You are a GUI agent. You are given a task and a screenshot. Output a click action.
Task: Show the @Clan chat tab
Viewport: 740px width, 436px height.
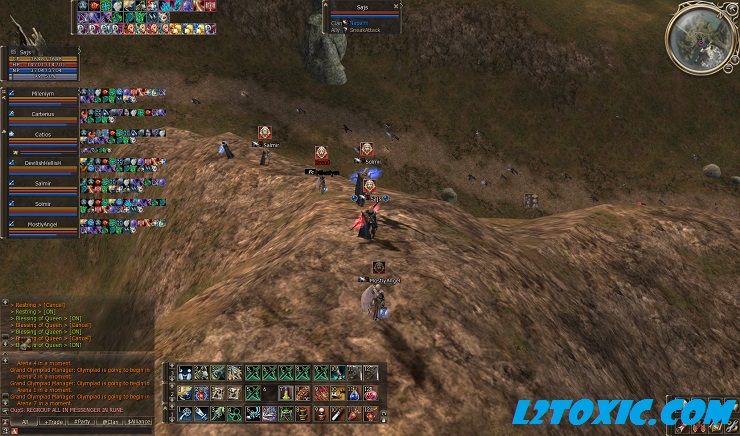coord(110,422)
